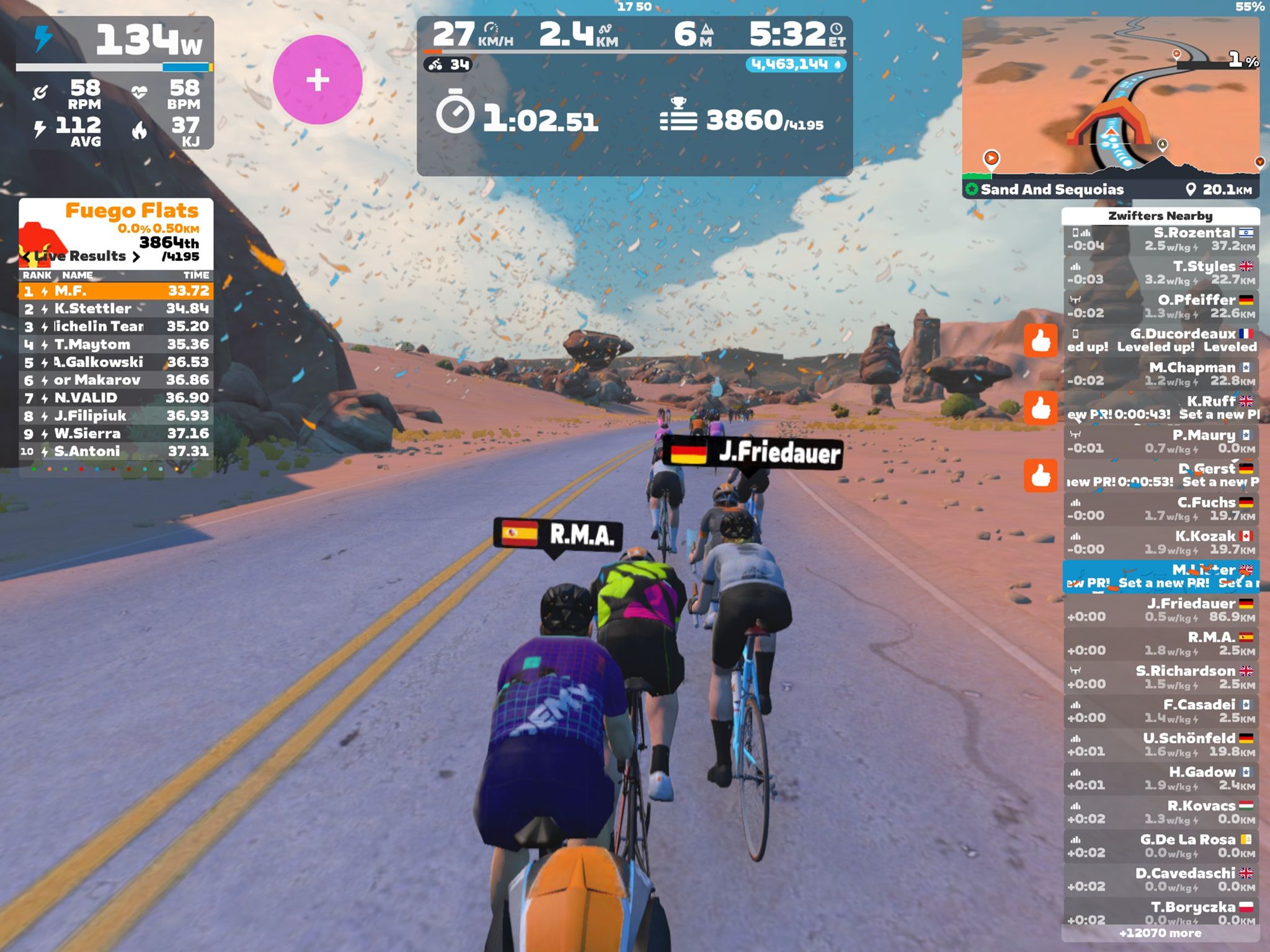This screenshot has height=952, width=1270.
Task: Tap the pink plus button
Action: [317, 80]
